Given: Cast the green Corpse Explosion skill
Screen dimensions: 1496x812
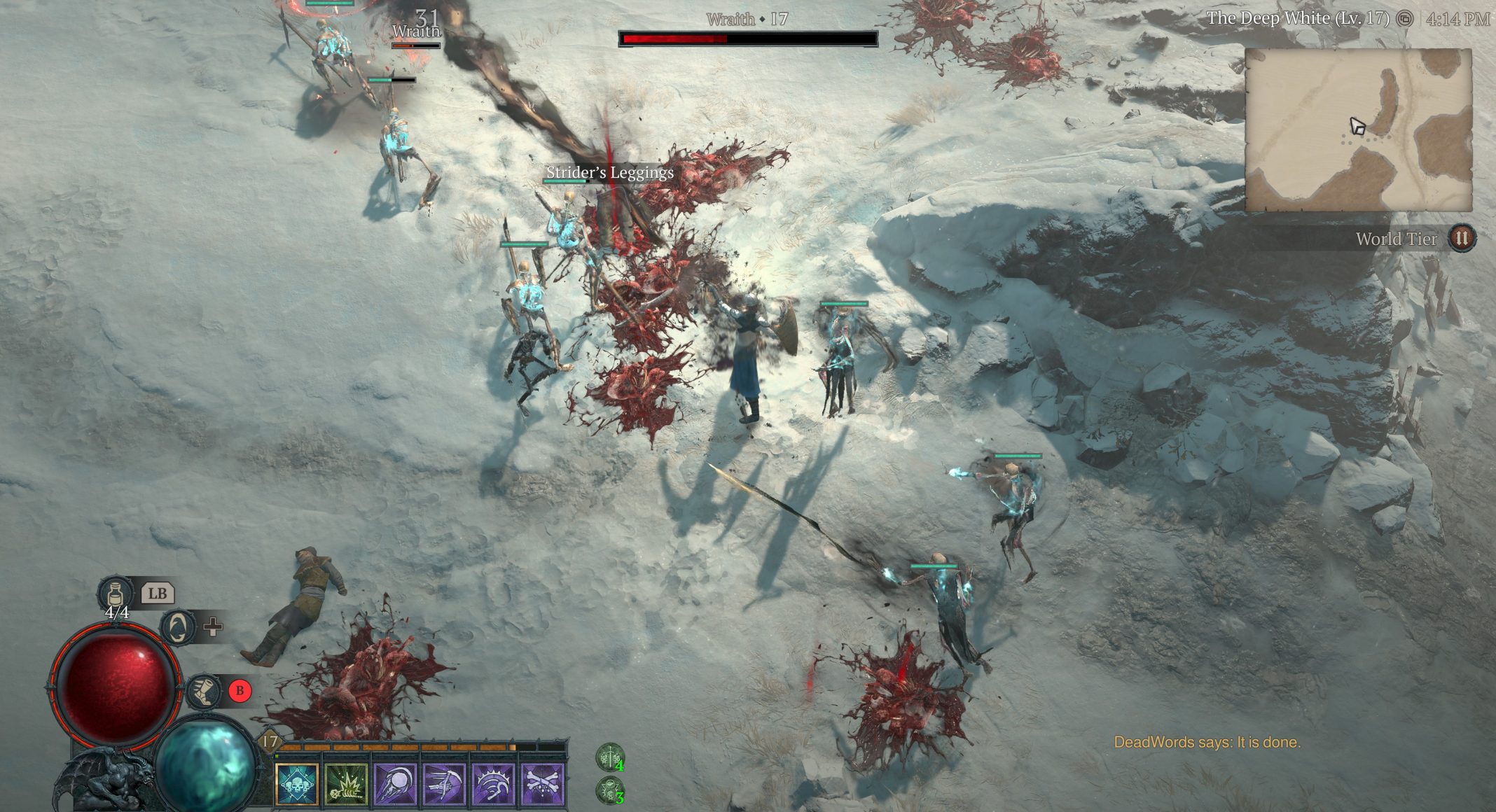Looking at the screenshot, I should 346,783.
